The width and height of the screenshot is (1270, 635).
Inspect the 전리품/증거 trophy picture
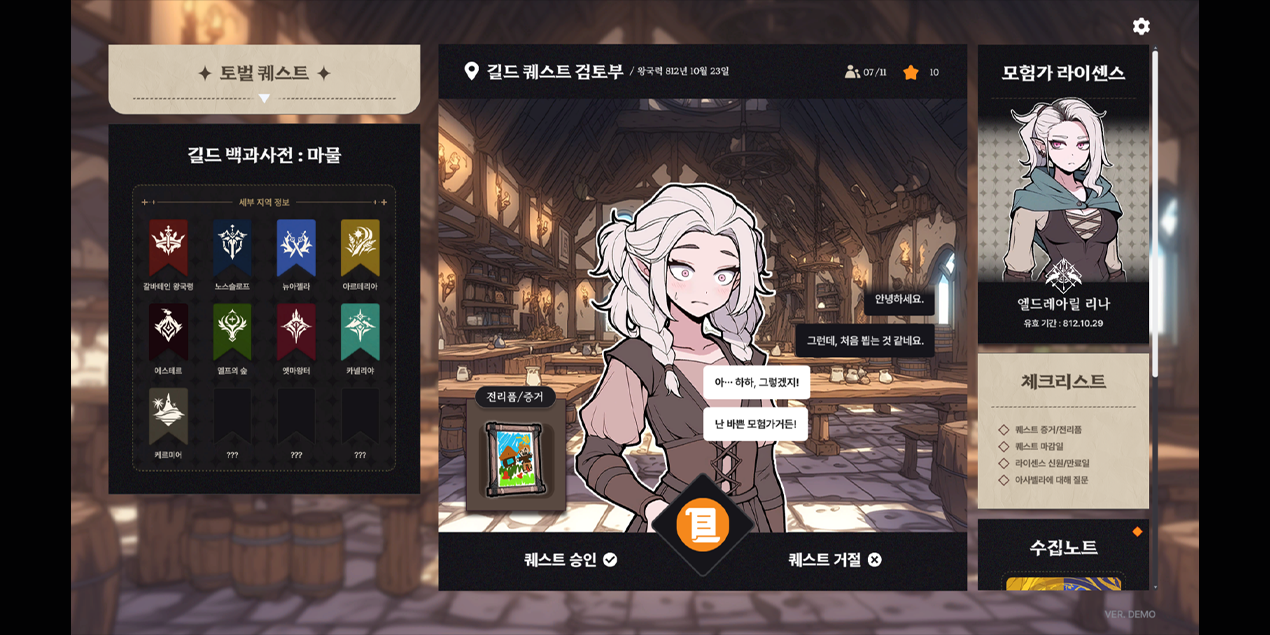[x=515, y=459]
